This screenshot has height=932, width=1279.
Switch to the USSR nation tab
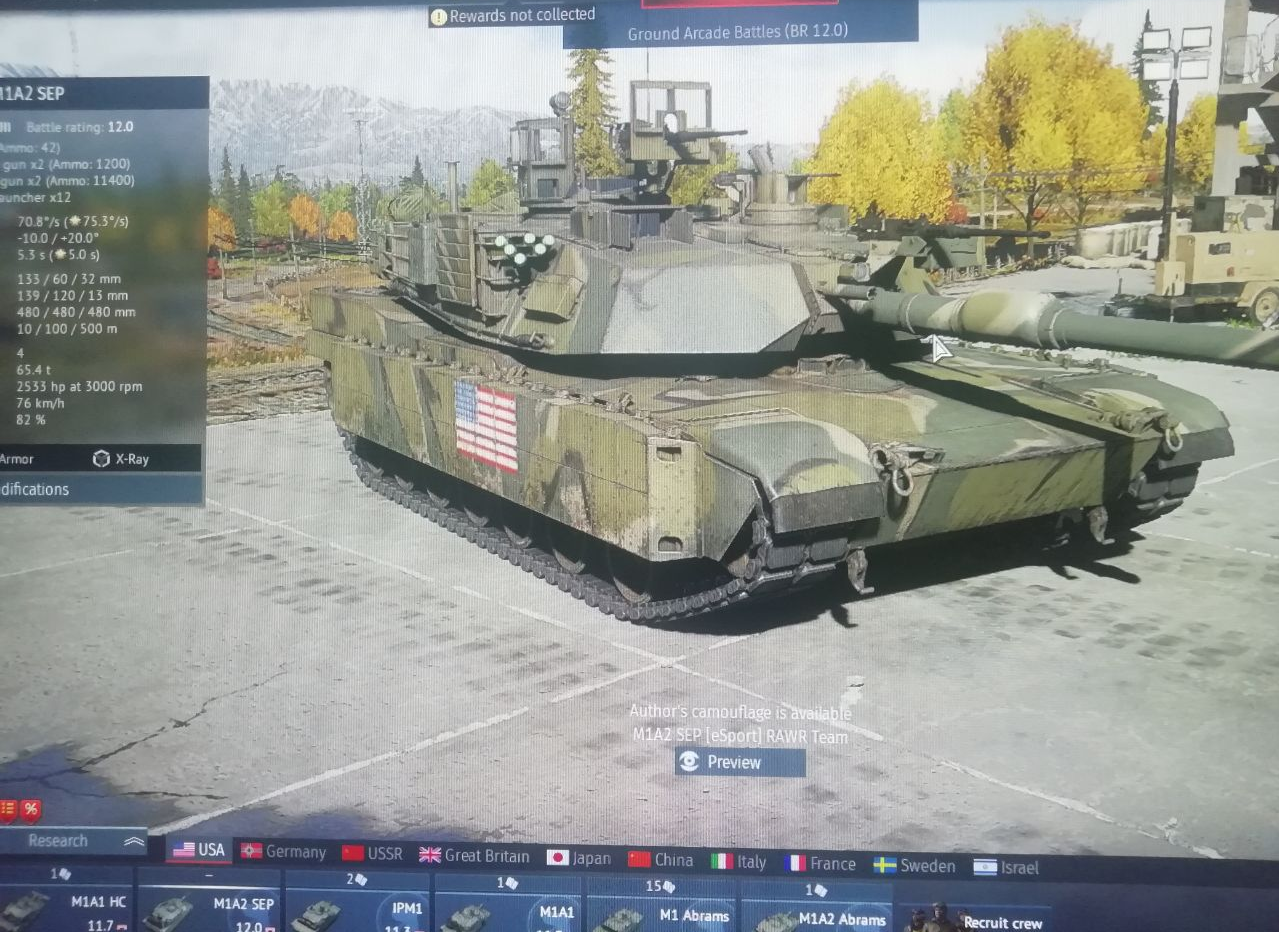click(x=372, y=854)
